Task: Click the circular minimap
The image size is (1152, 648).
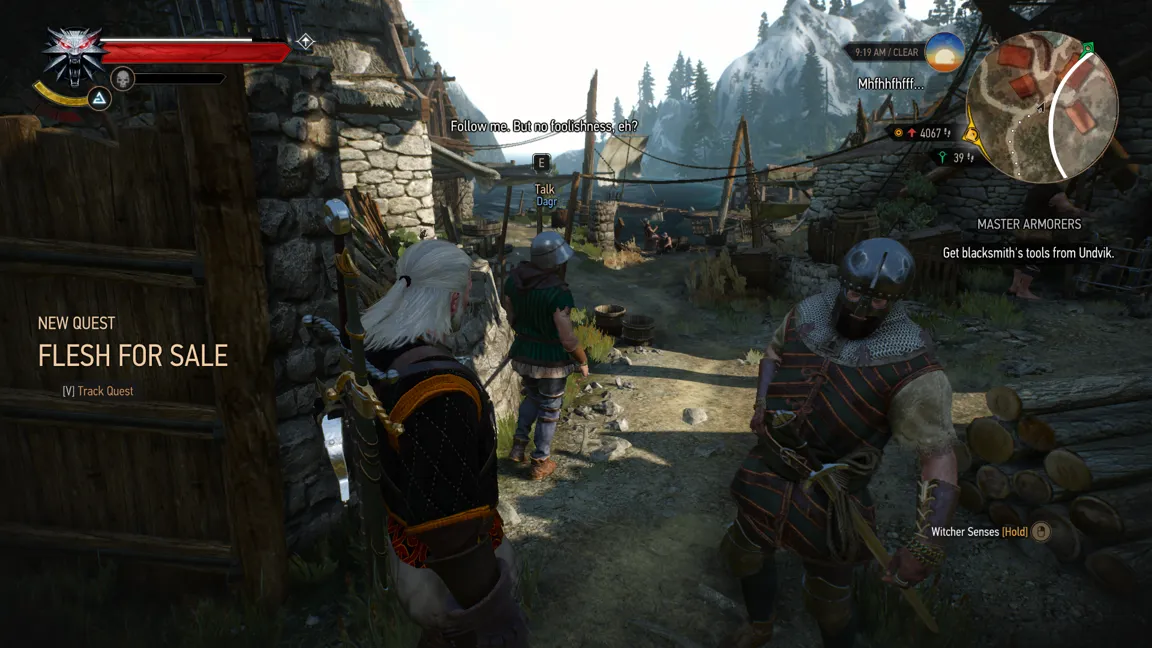Action: pos(1041,107)
